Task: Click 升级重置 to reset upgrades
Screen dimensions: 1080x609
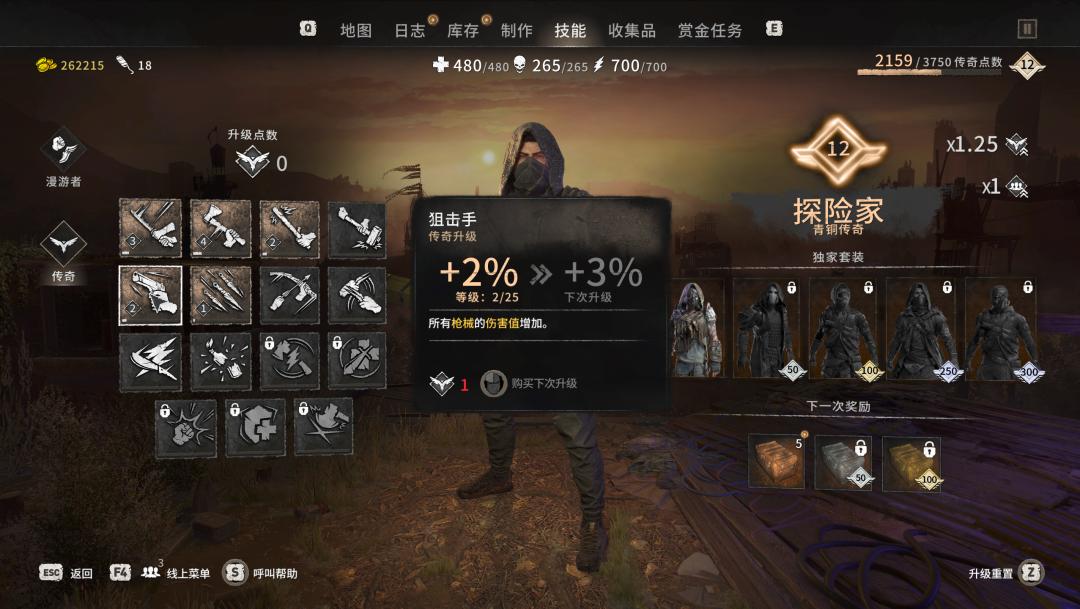Action: (1005, 573)
